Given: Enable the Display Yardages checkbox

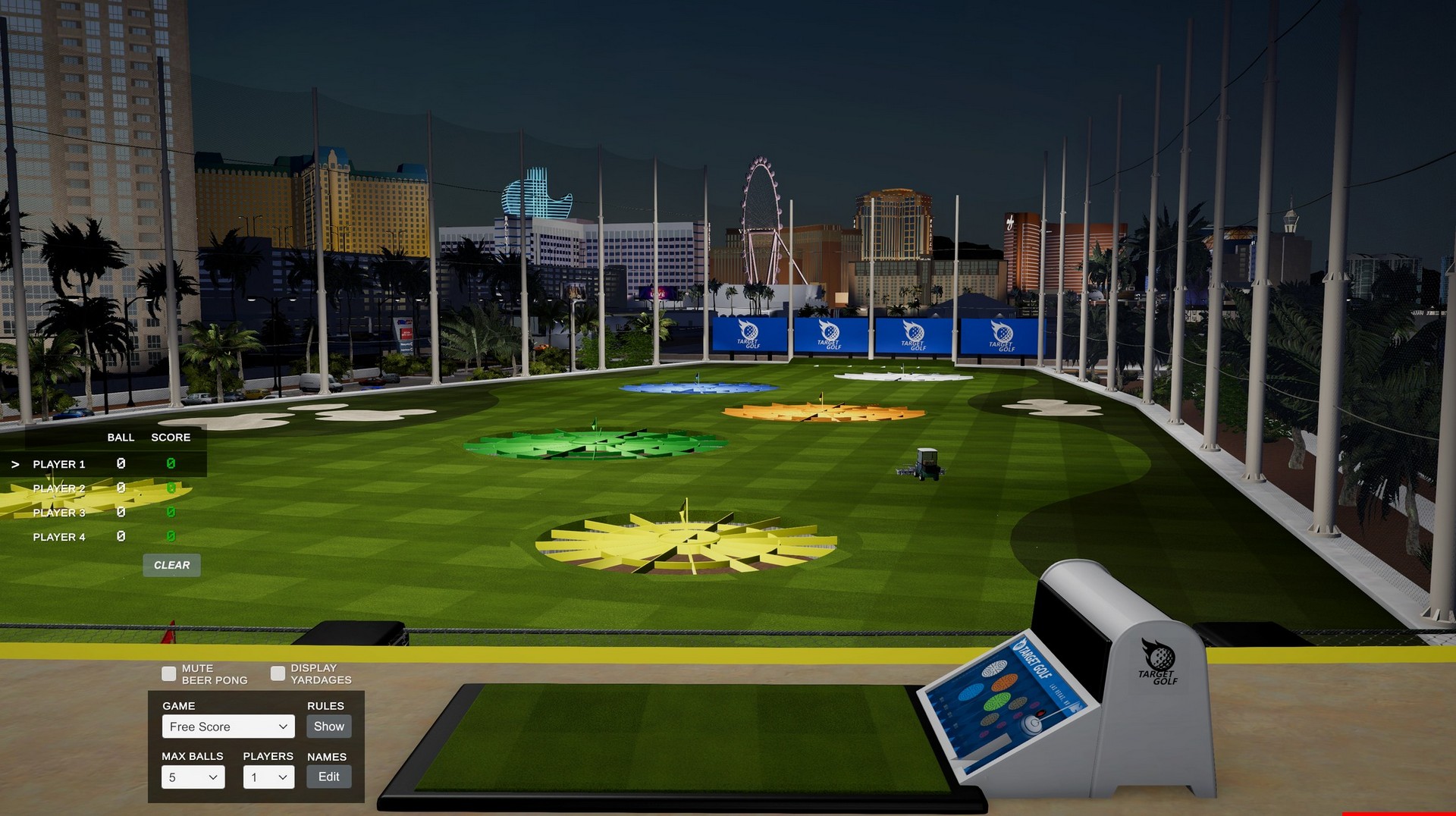Looking at the screenshot, I should [278, 673].
